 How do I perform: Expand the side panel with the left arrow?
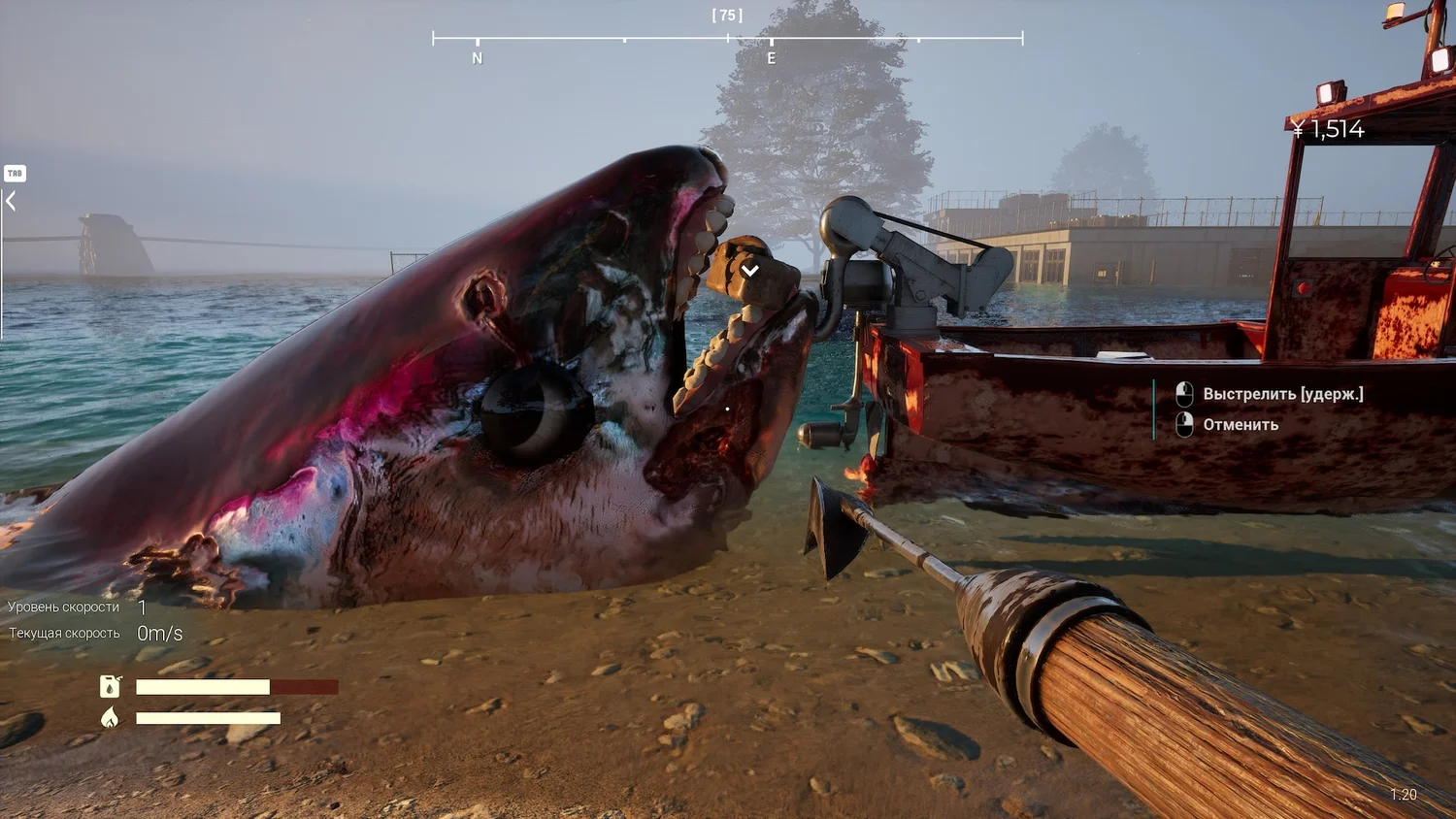[x=11, y=201]
